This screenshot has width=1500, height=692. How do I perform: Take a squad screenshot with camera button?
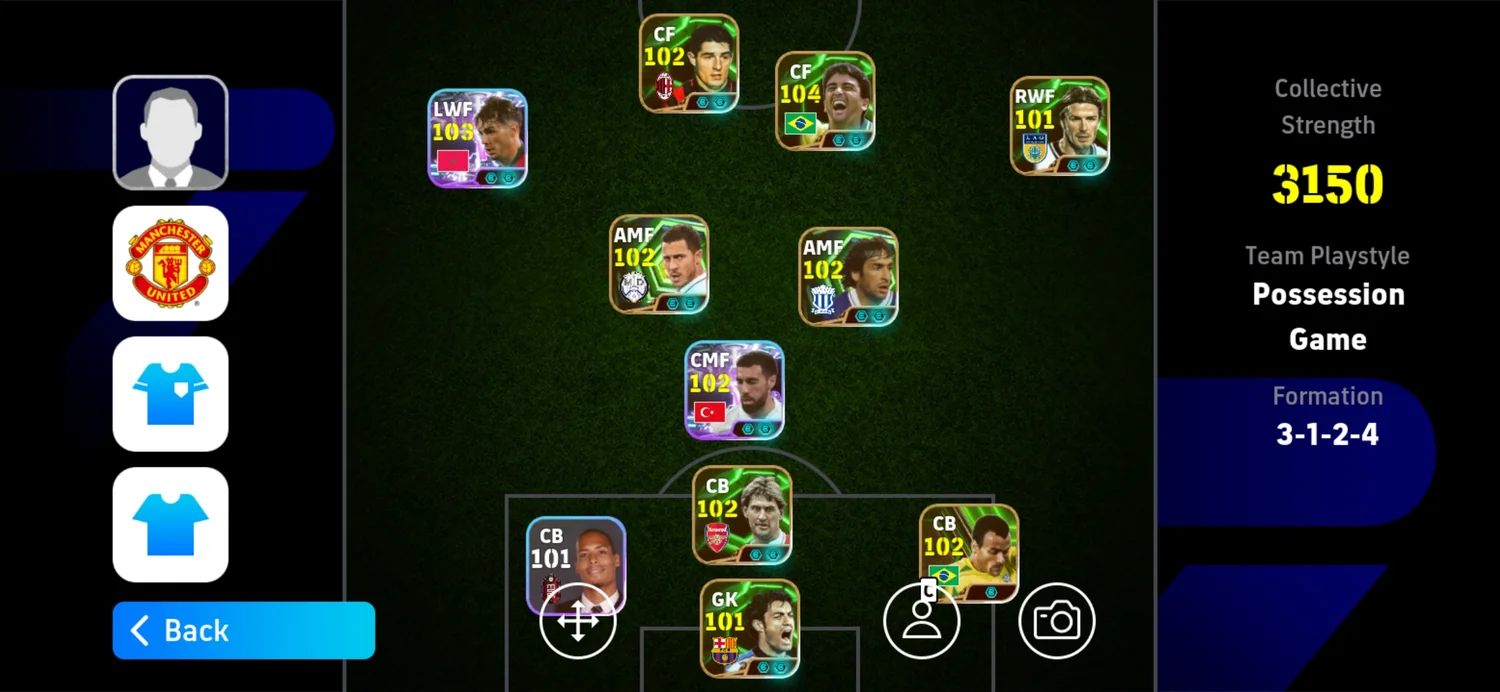(1057, 622)
